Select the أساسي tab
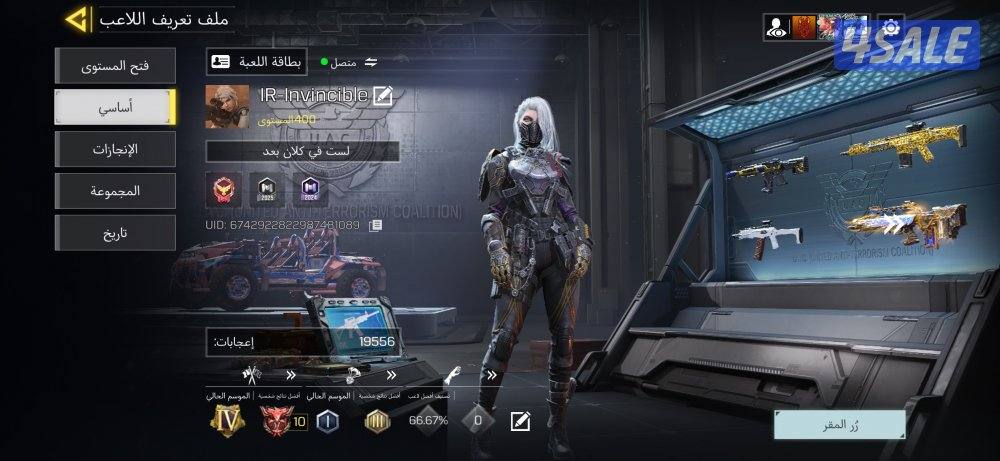This screenshot has height=461, width=1000. [115, 107]
